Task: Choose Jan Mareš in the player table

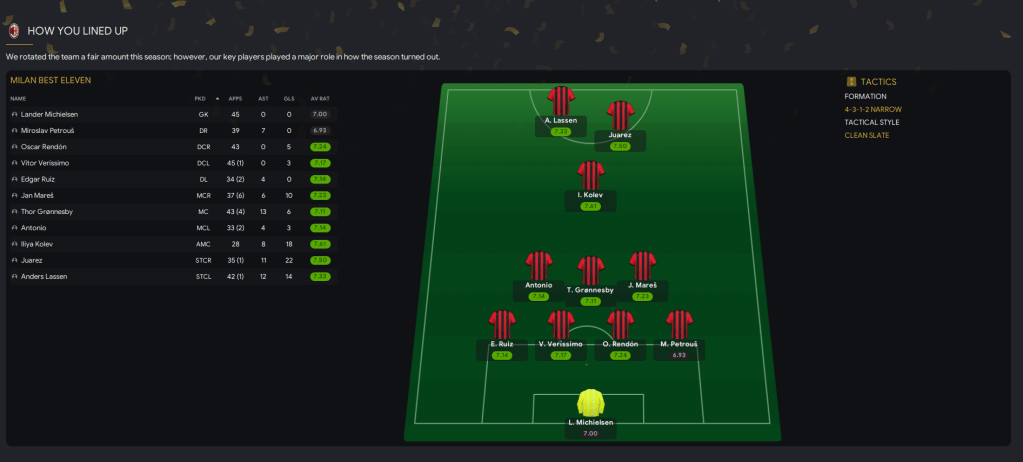Action: coord(37,195)
